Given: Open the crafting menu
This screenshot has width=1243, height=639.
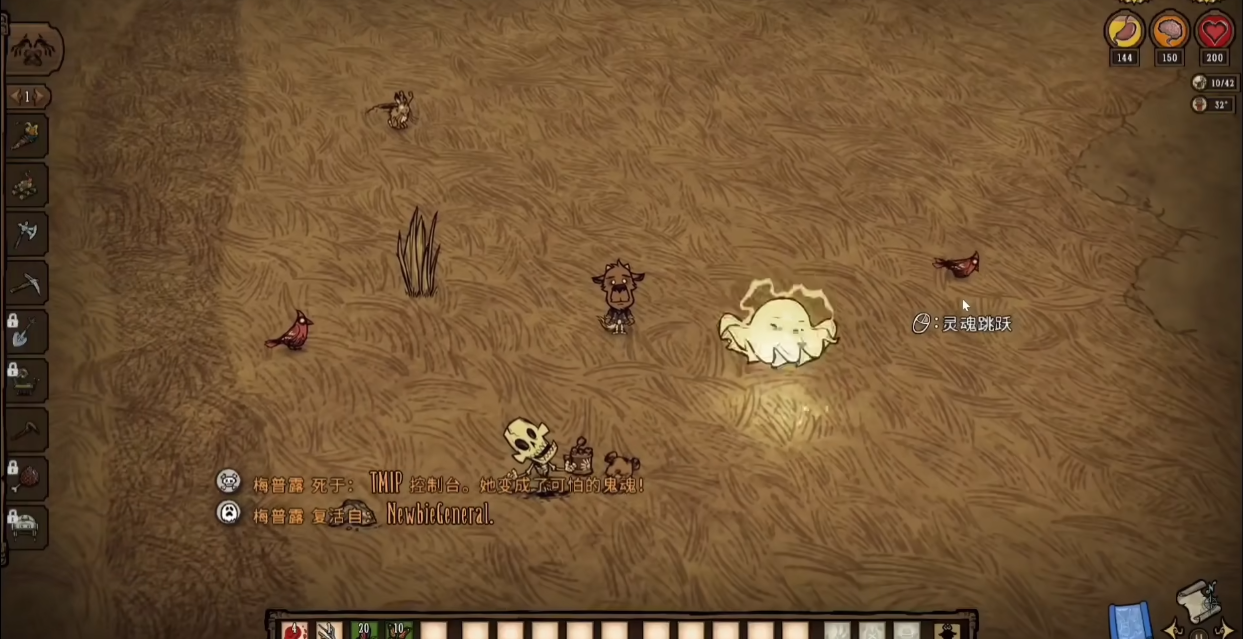Looking at the screenshot, I should point(32,48).
